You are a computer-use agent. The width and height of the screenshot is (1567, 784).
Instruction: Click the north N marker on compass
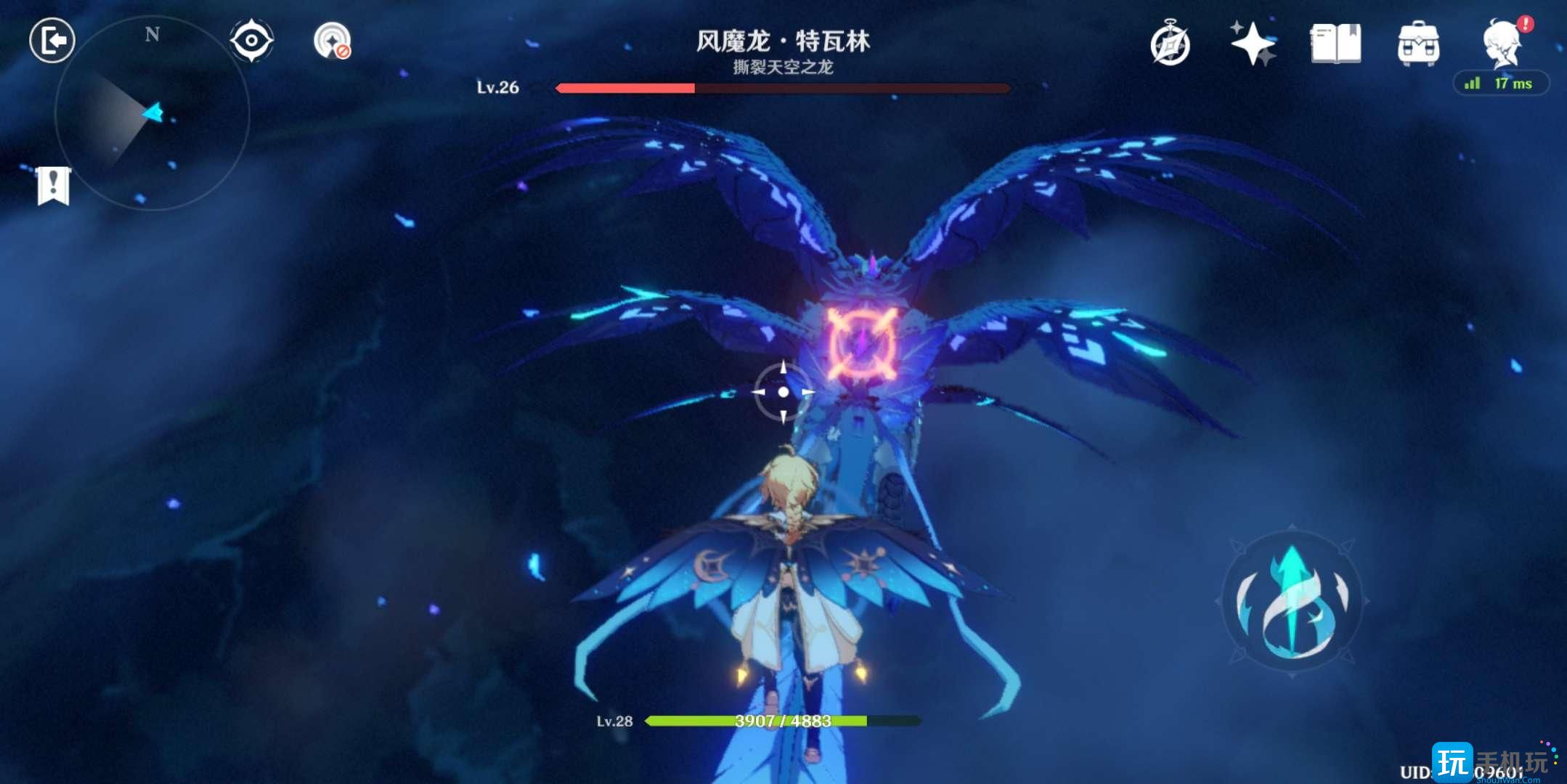(151, 33)
